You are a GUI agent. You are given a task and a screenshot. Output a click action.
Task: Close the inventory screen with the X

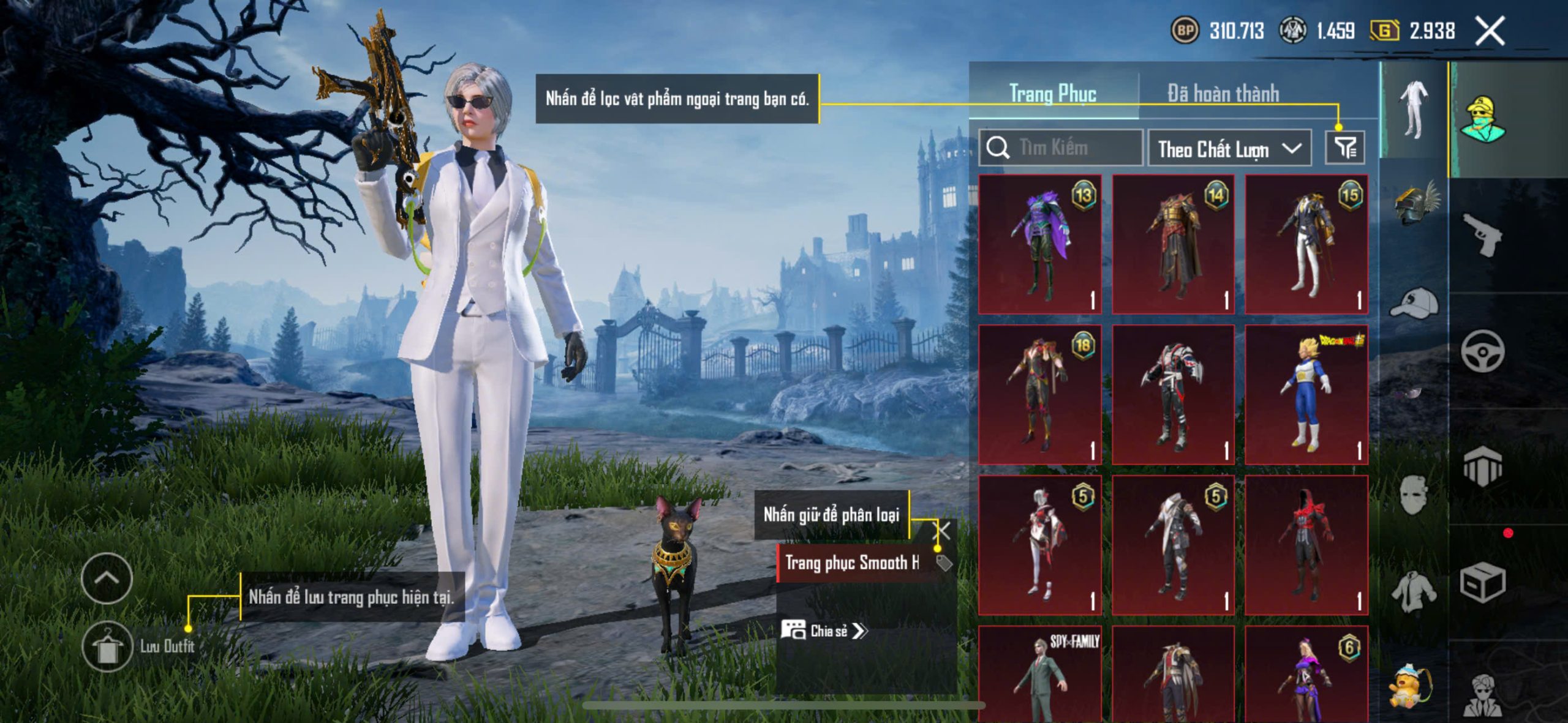(x=1490, y=31)
